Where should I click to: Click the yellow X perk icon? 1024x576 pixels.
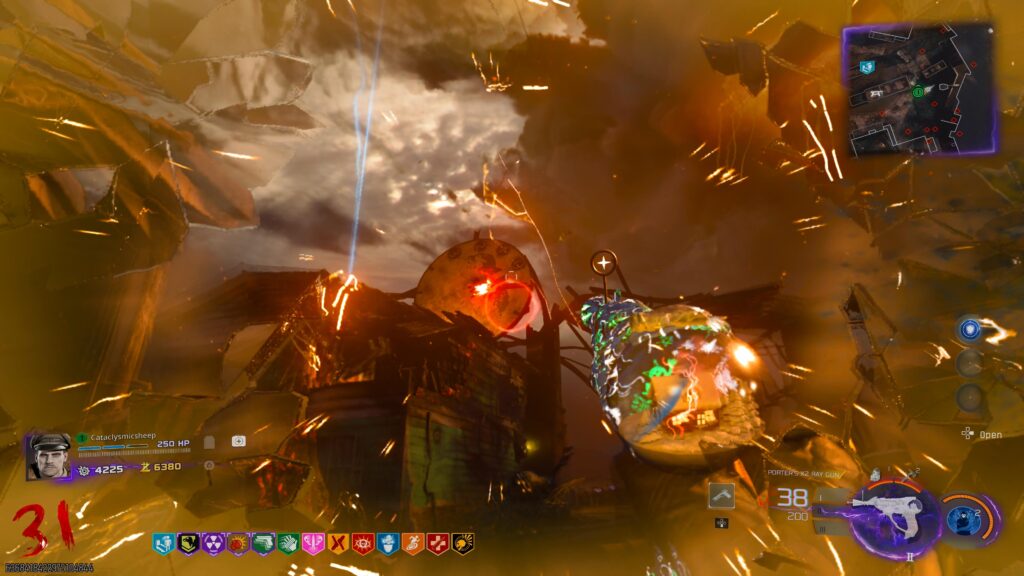337,543
